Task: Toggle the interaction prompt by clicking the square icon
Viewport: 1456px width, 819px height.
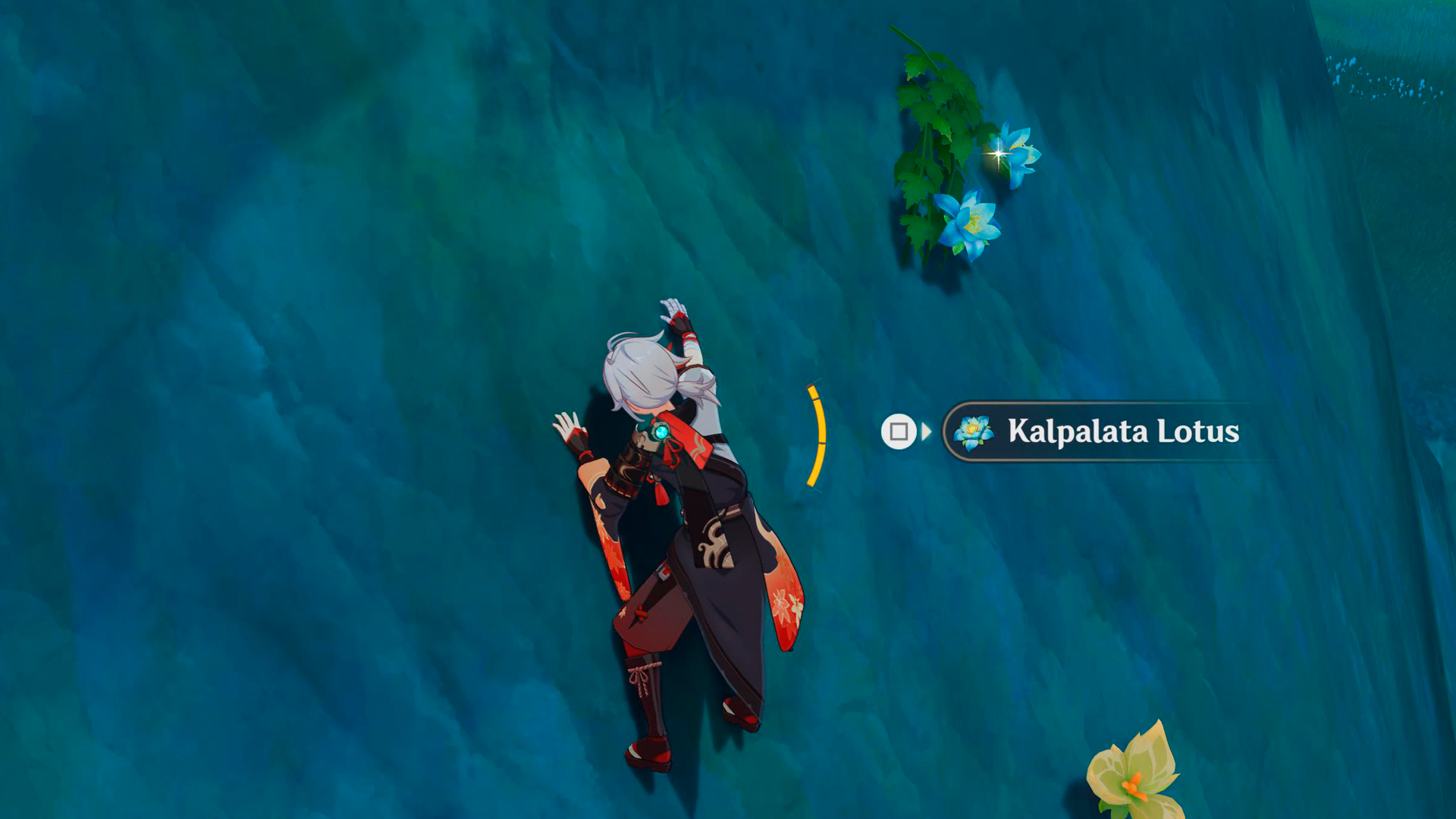Action: coord(899,432)
